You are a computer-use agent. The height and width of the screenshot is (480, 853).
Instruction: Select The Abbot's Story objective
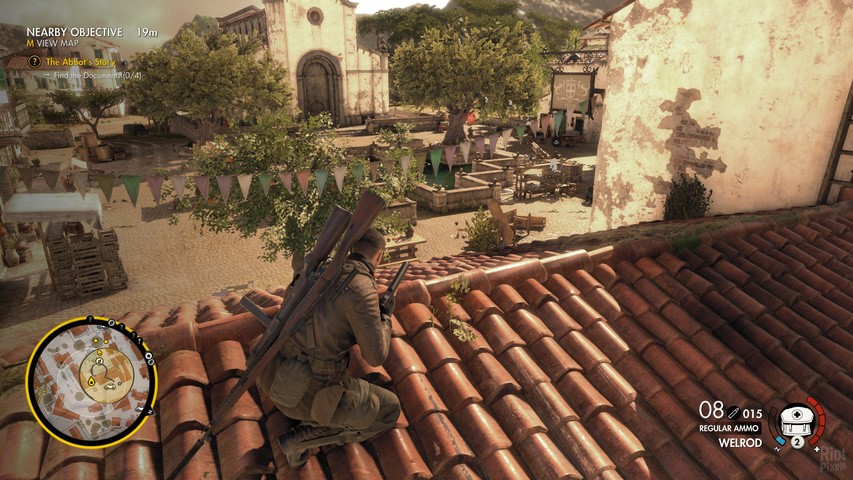point(80,62)
